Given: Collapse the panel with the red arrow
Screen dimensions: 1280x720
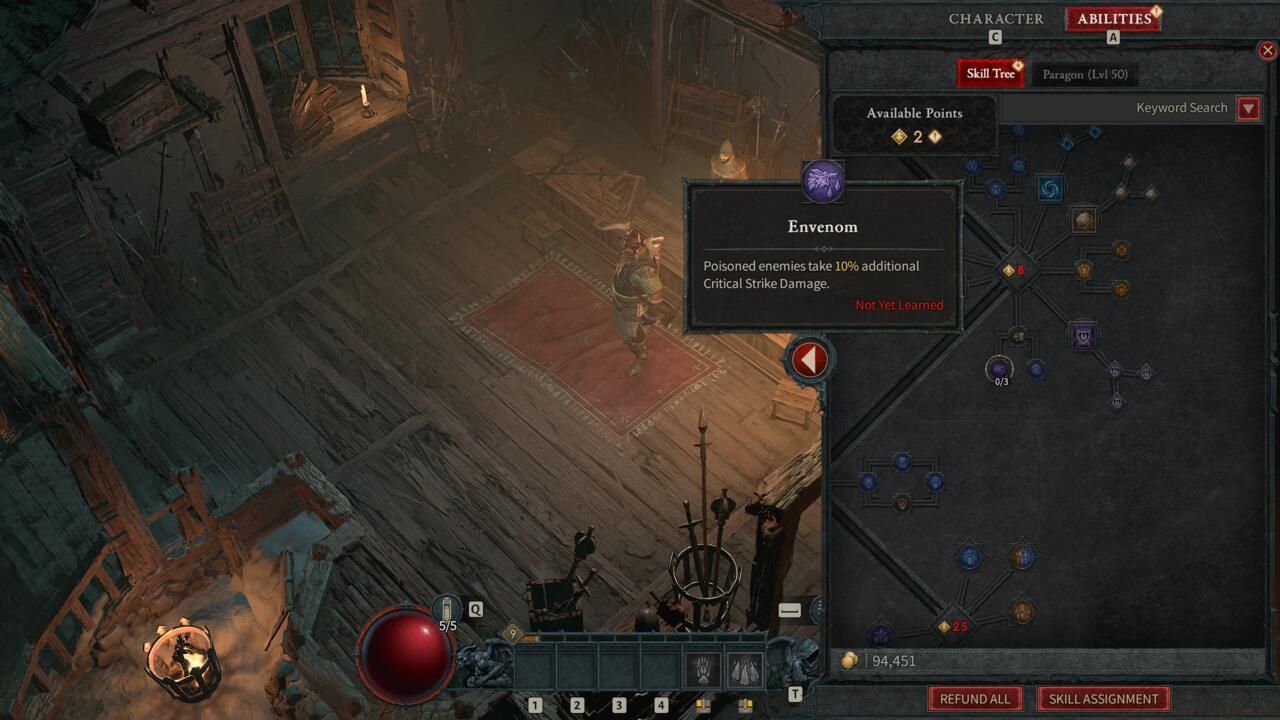Looking at the screenshot, I should tap(809, 359).
